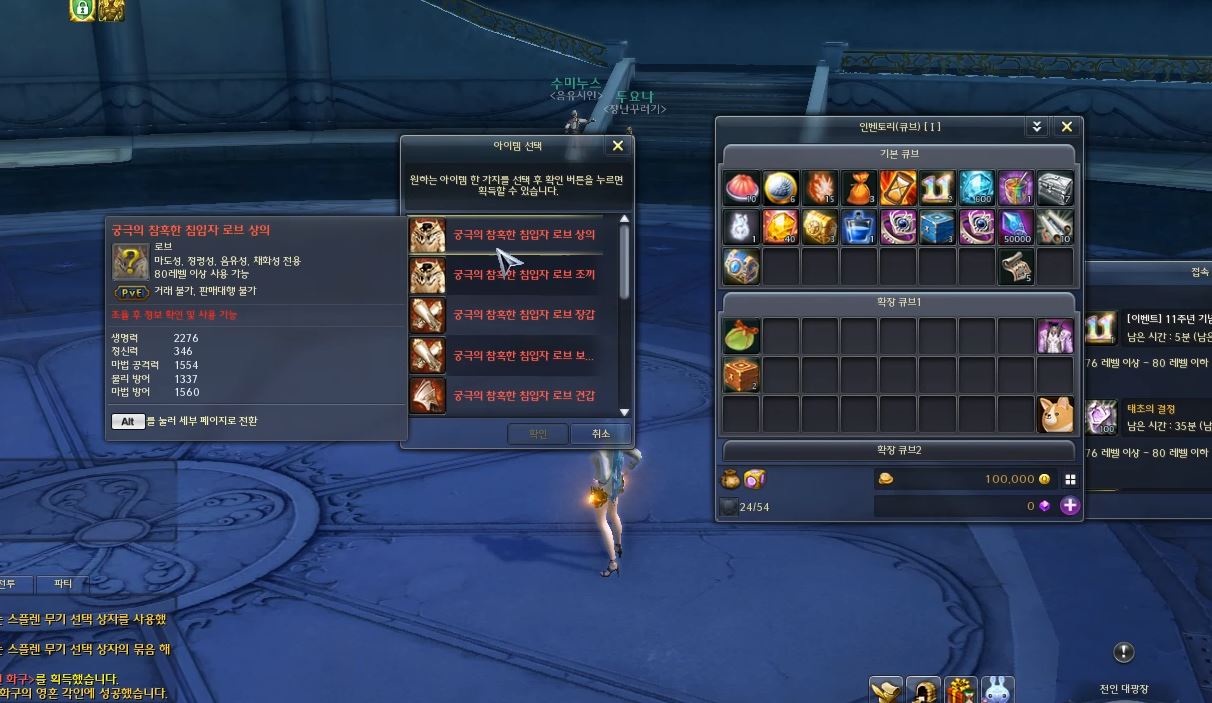This screenshot has width=1212, height=703.
Task: Select the hourglass item in inventory
Action: pos(898,187)
